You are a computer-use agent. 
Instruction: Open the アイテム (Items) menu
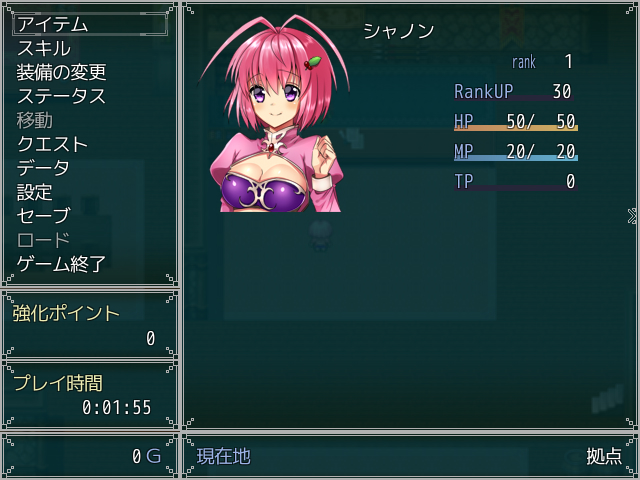coord(53,24)
